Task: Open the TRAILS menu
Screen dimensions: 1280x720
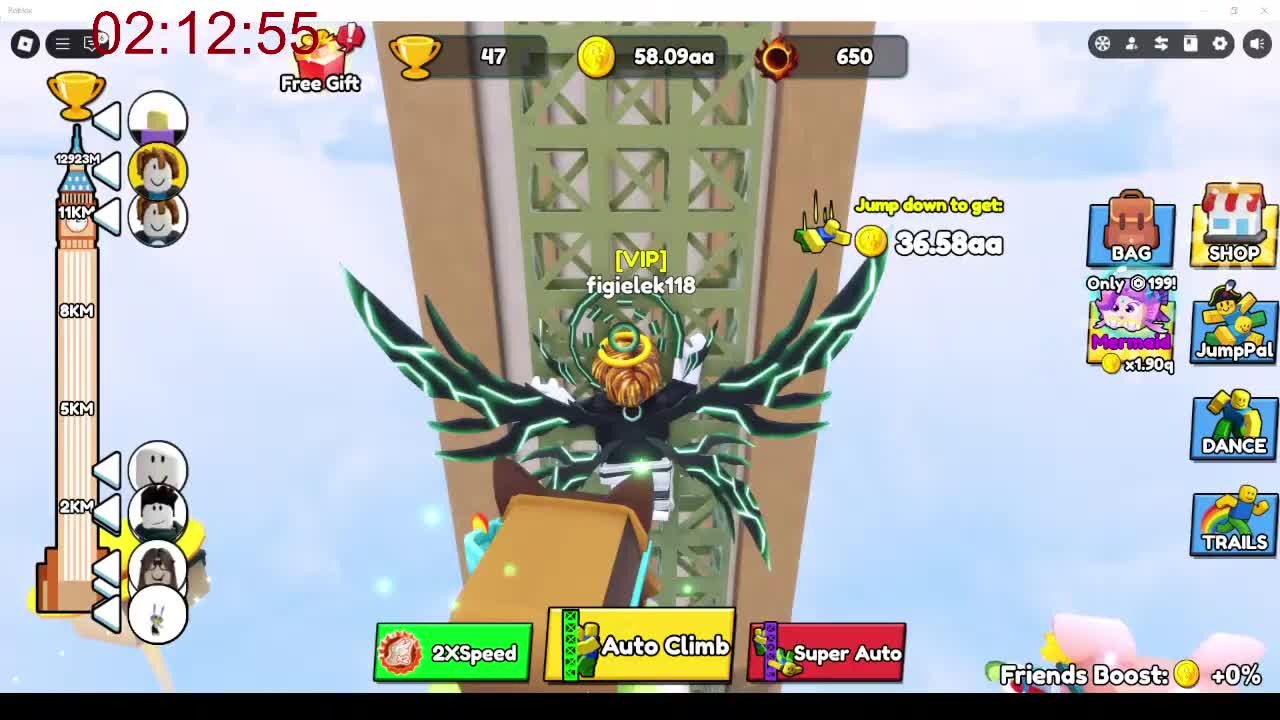Action: coord(1234,521)
